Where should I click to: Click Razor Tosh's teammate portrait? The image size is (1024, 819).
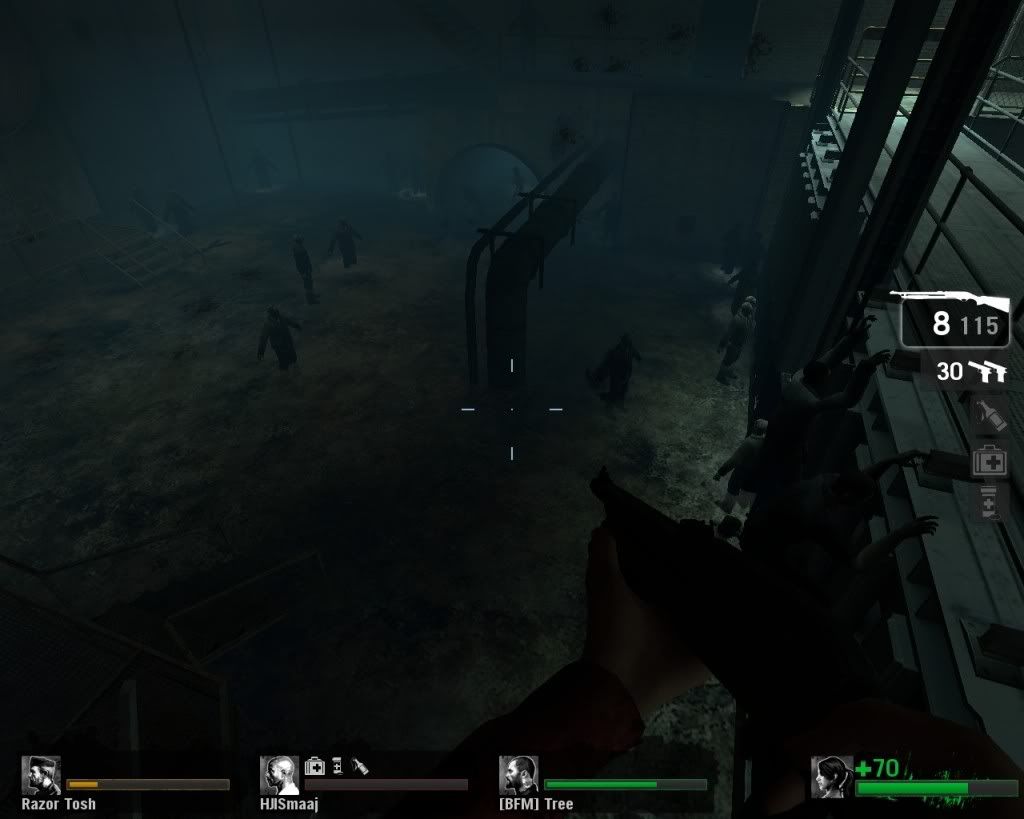click(41, 775)
